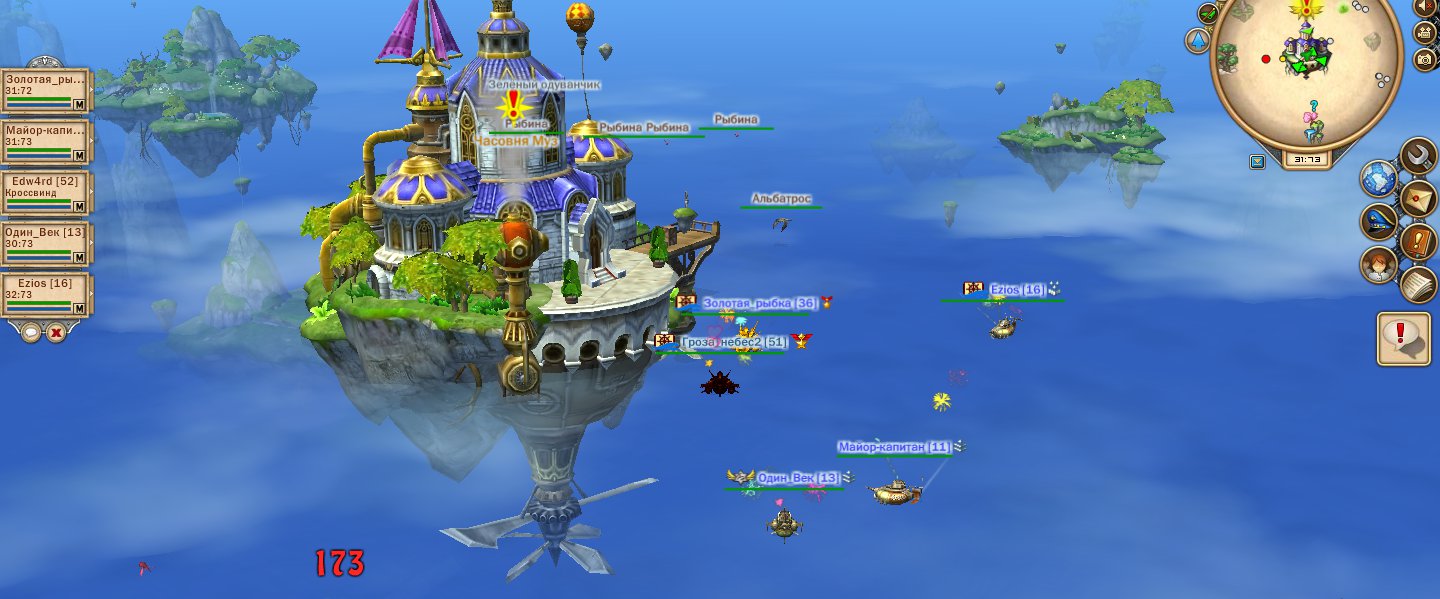Click the red exclamation speech bubble notification

point(1402,338)
